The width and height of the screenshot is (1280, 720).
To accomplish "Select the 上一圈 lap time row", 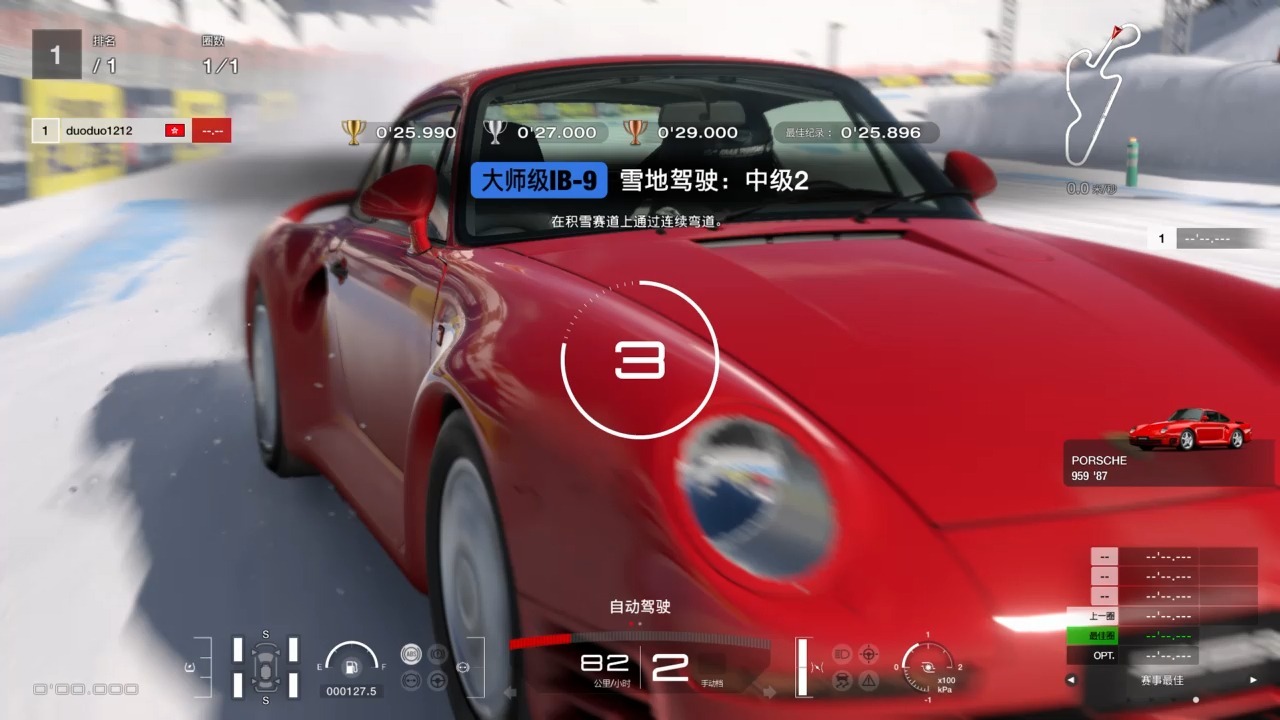I will coord(1160,616).
